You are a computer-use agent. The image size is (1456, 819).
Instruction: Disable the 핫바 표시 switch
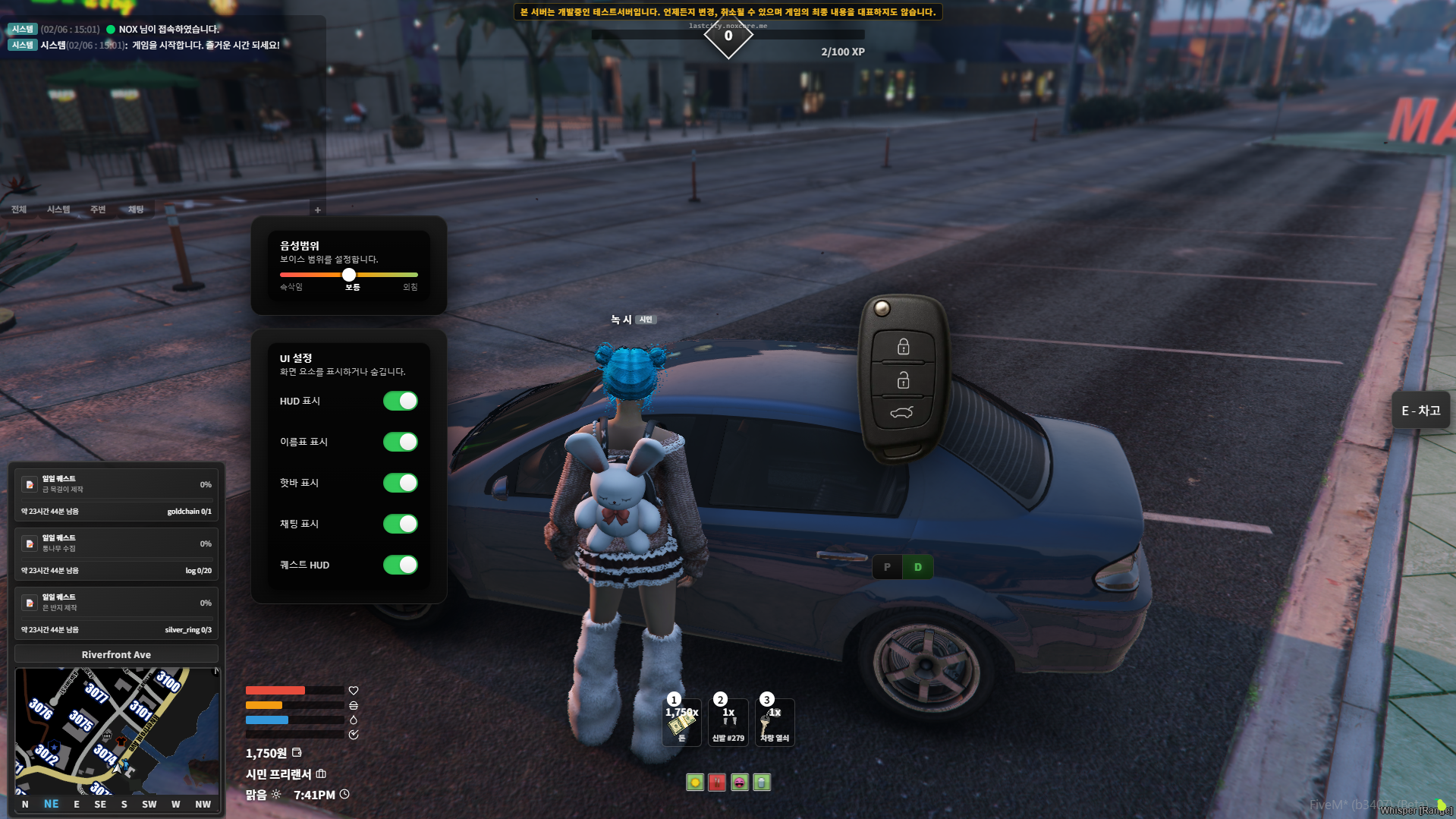click(400, 483)
